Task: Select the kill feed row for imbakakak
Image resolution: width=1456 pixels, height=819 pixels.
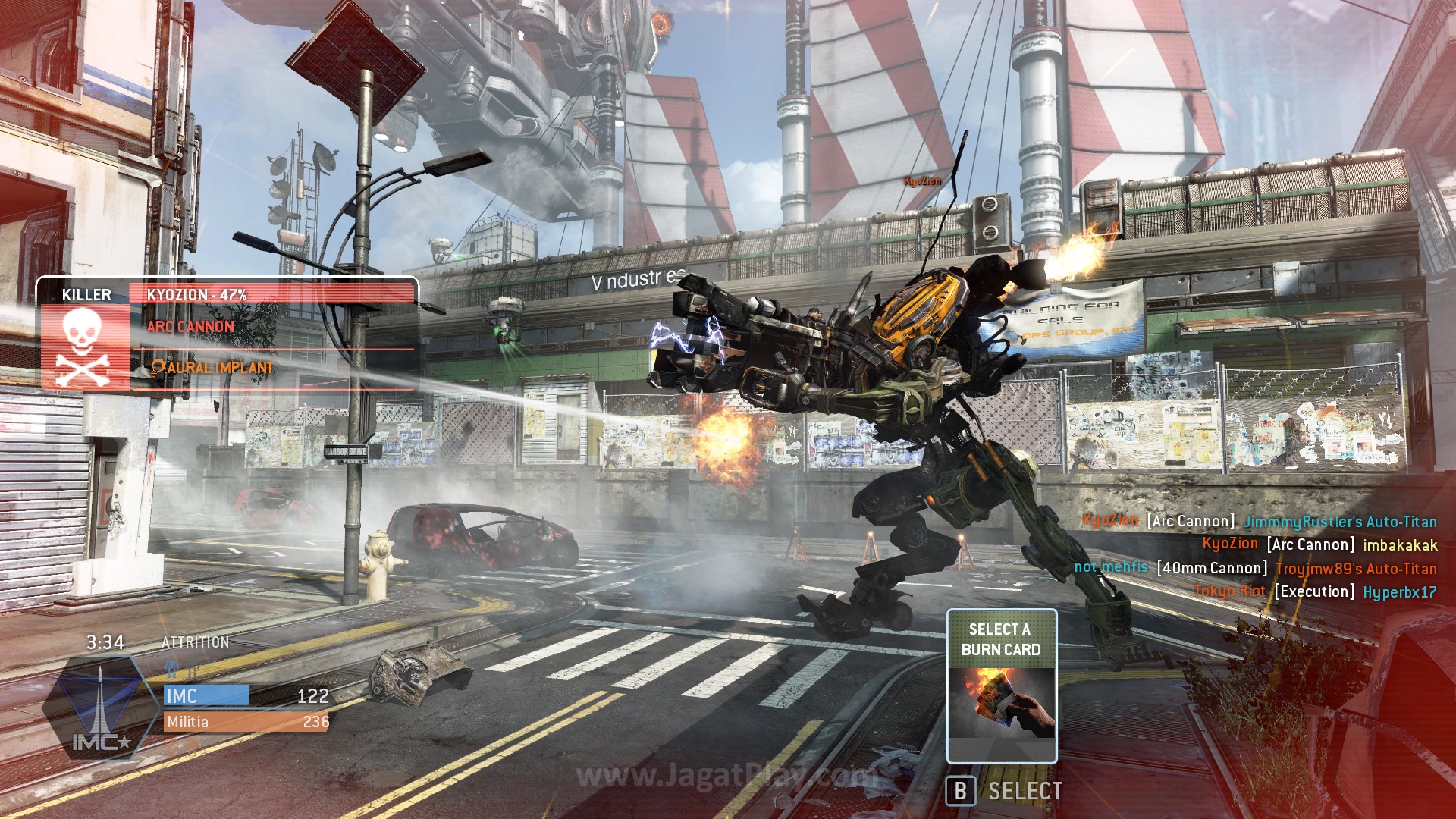Action: [1319, 544]
